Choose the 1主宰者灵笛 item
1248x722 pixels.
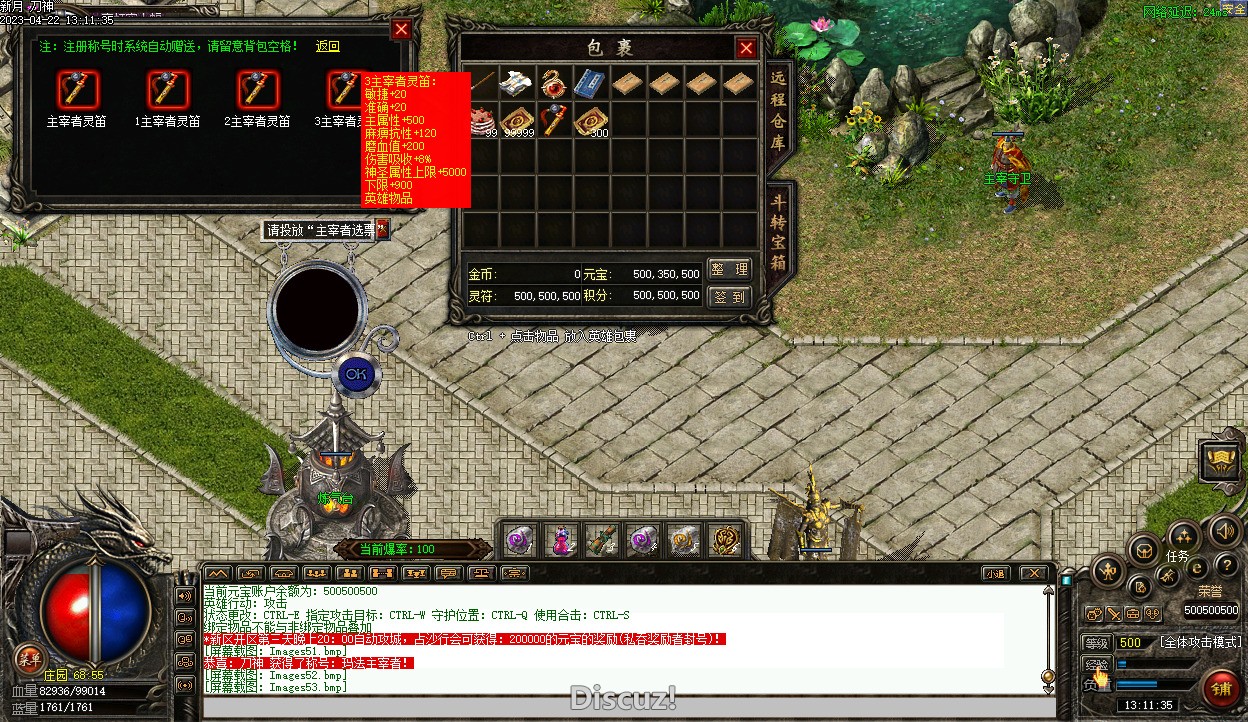click(x=167, y=90)
